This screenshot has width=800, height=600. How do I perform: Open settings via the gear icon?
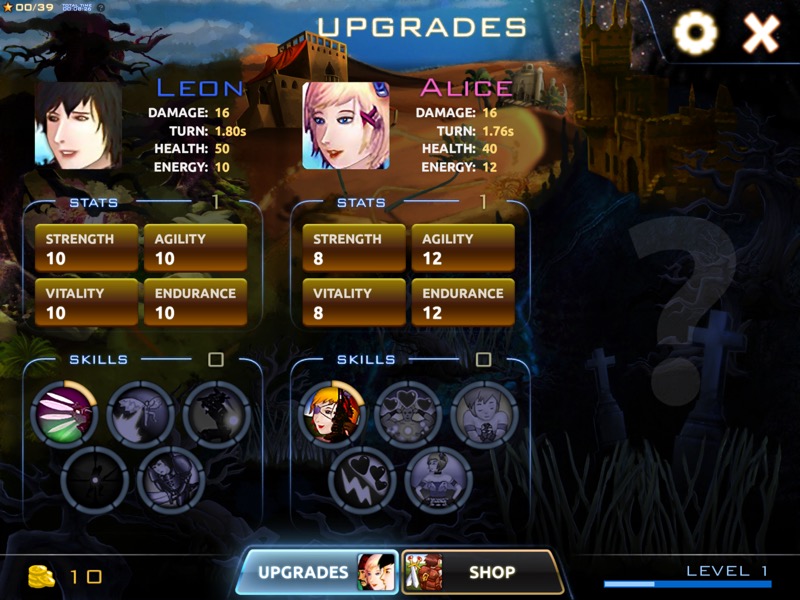[695, 35]
